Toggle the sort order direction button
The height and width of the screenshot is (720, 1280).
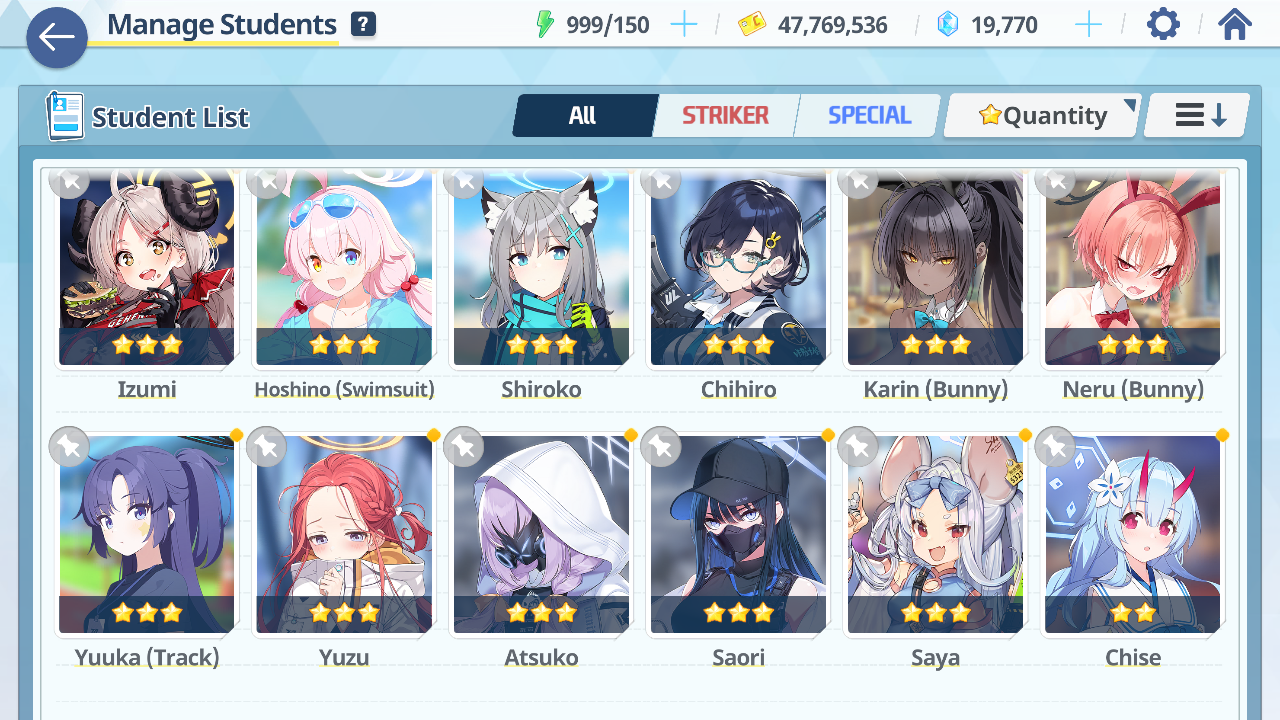[1198, 116]
